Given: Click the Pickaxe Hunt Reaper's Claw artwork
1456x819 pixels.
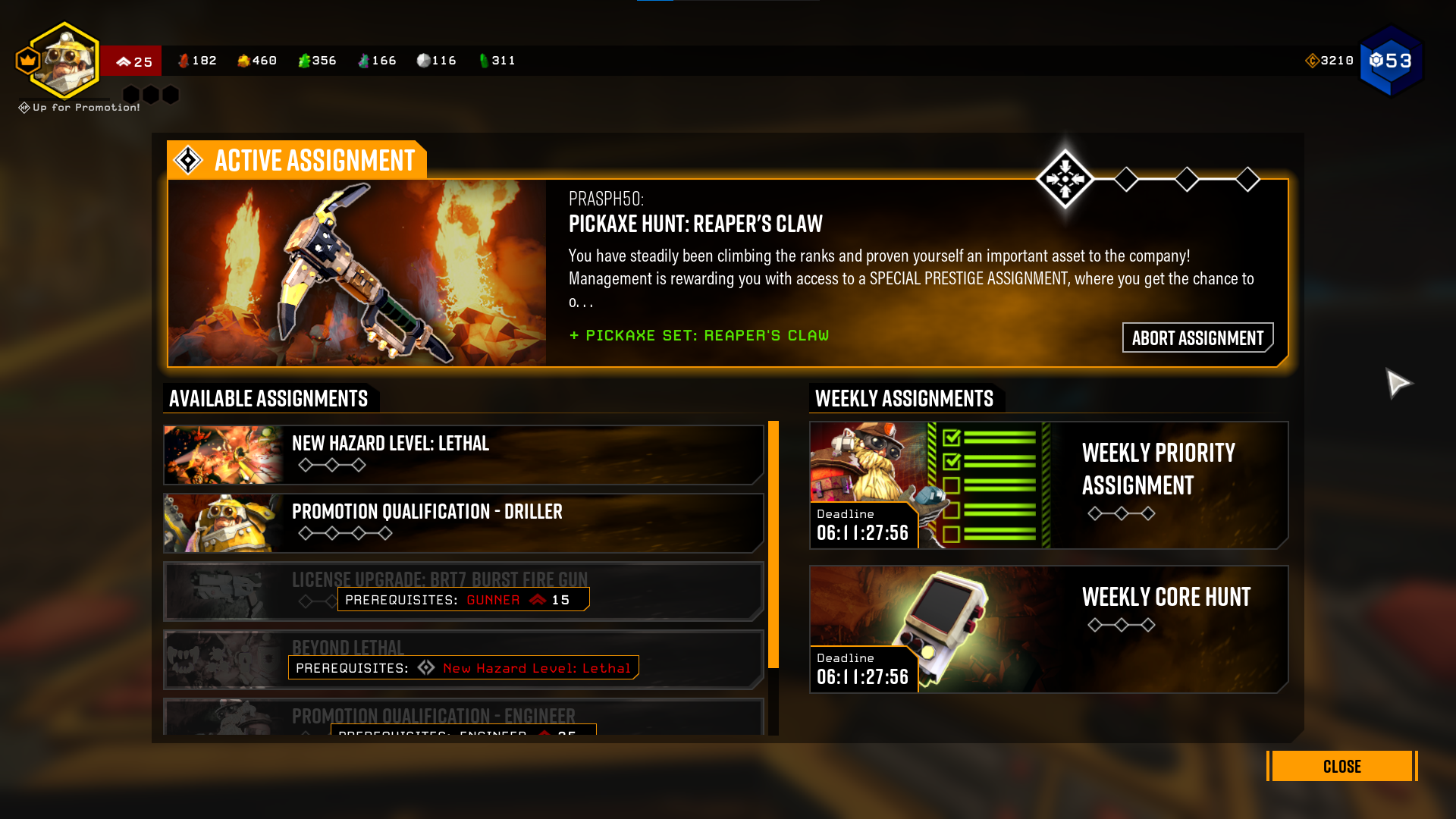Looking at the screenshot, I should tap(356, 273).
